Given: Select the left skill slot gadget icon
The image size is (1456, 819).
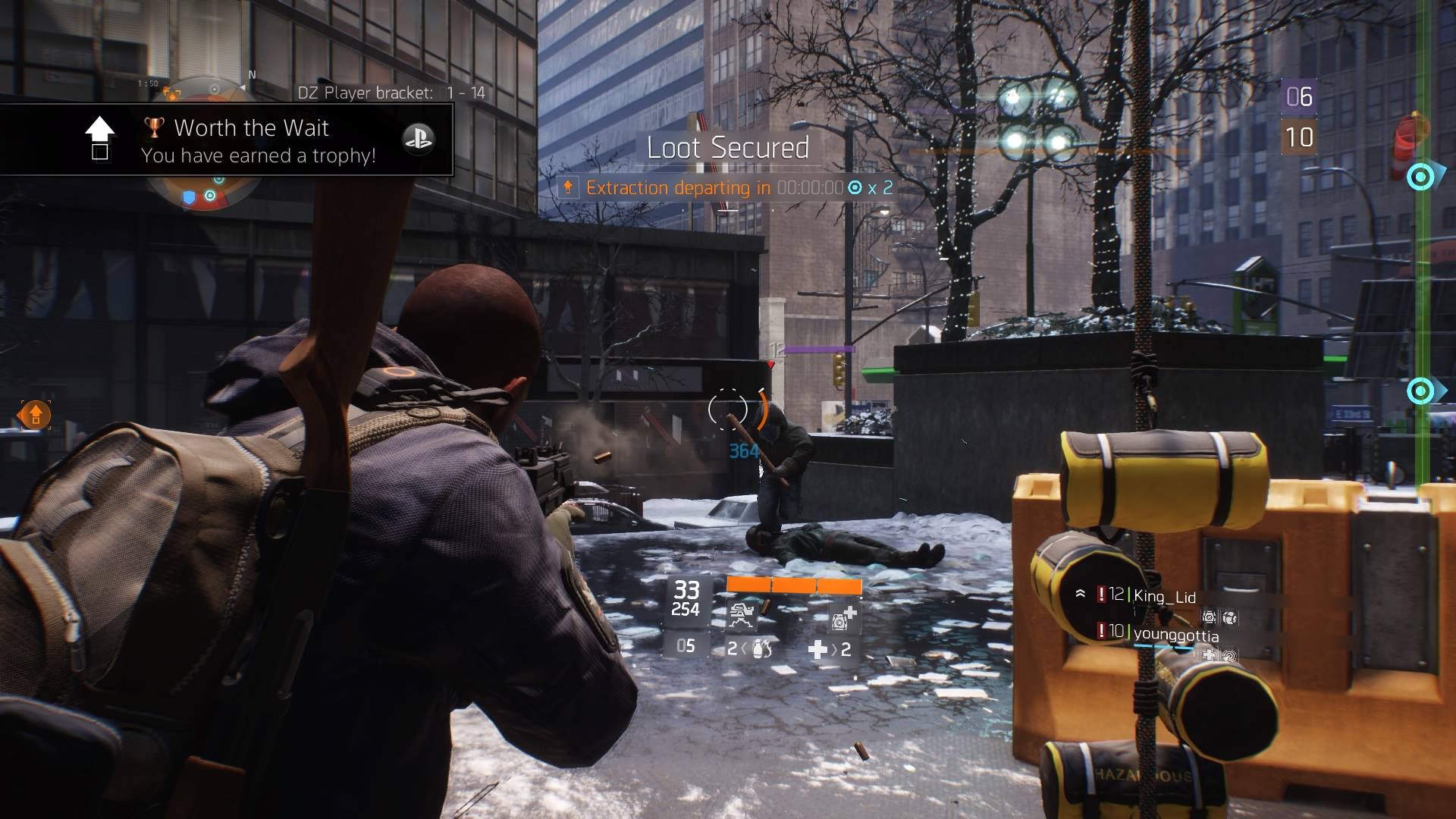Looking at the screenshot, I should coord(742,614).
